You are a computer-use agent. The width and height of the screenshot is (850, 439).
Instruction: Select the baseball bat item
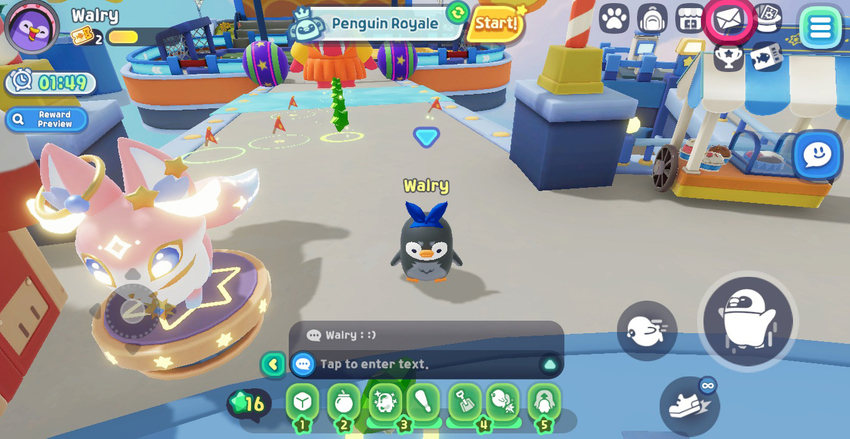[424, 402]
